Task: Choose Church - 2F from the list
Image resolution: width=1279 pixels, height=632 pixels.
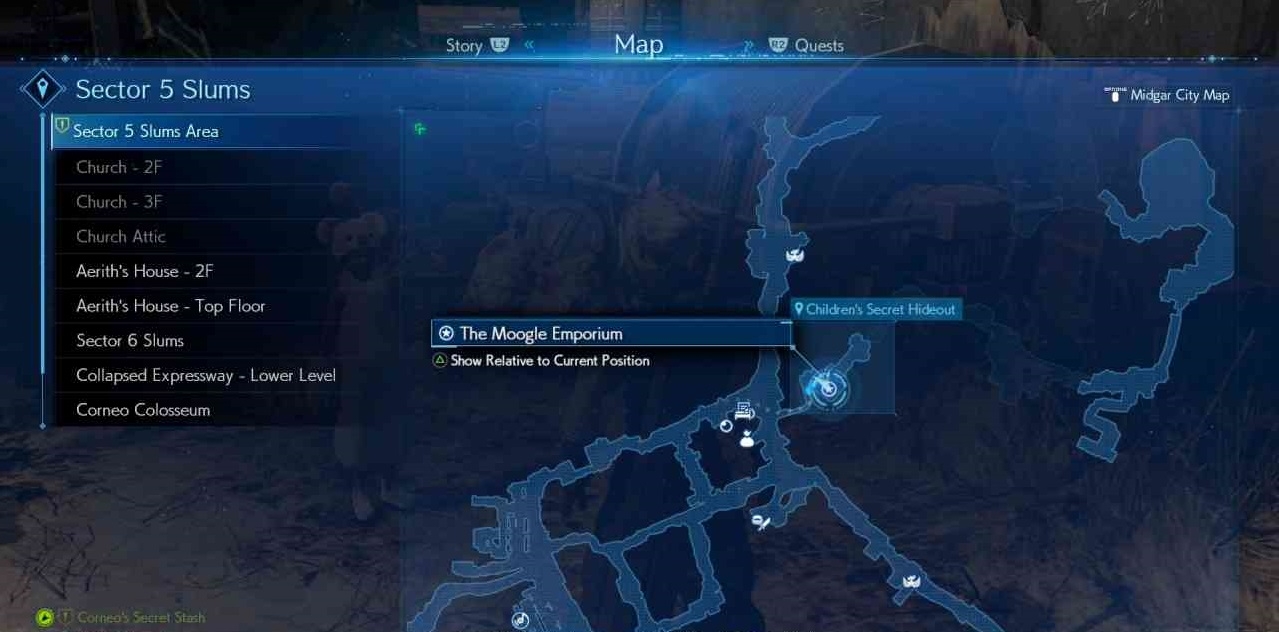Action: (119, 167)
